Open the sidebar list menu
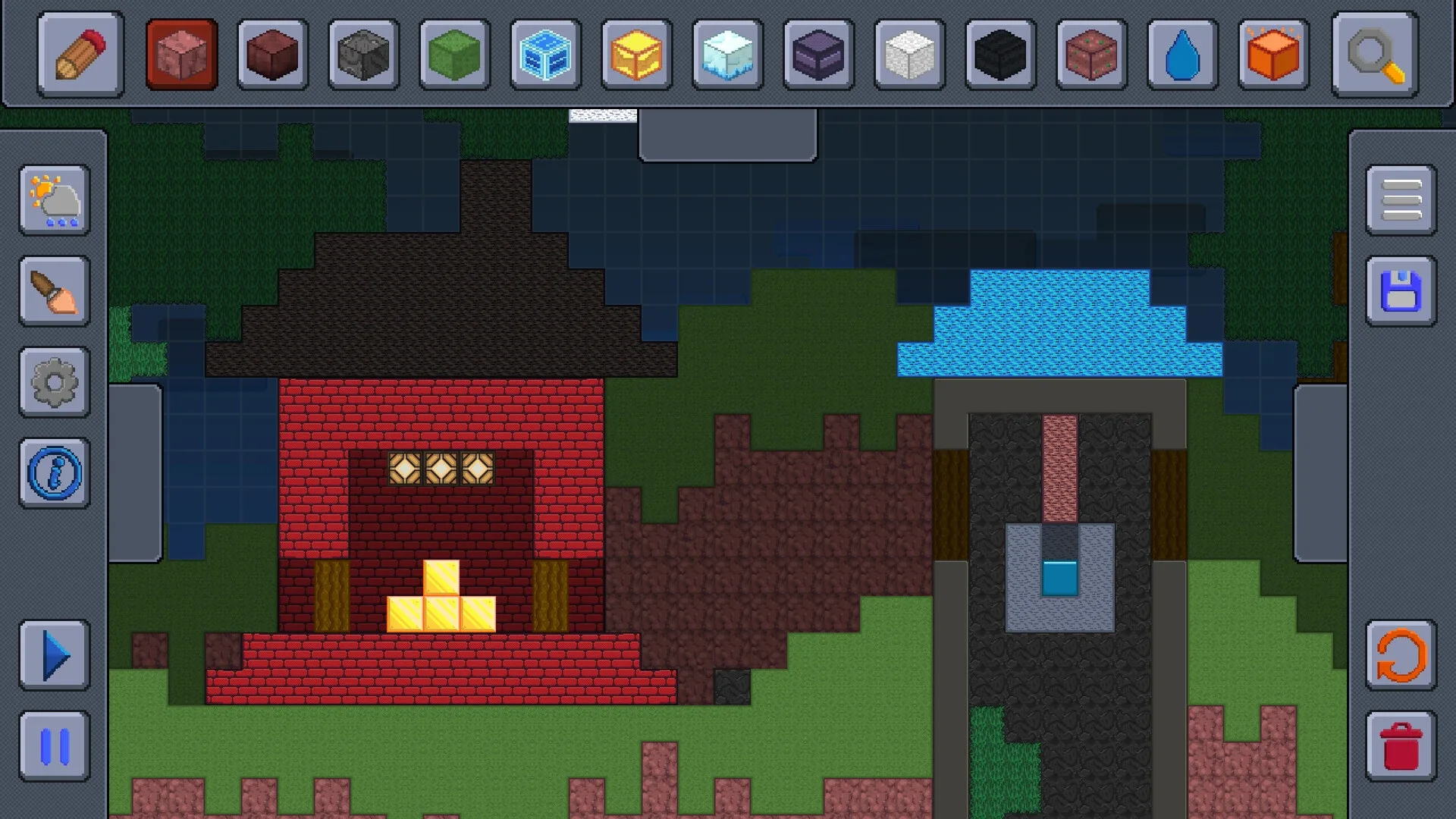Viewport: 1456px width, 819px height. click(1401, 201)
